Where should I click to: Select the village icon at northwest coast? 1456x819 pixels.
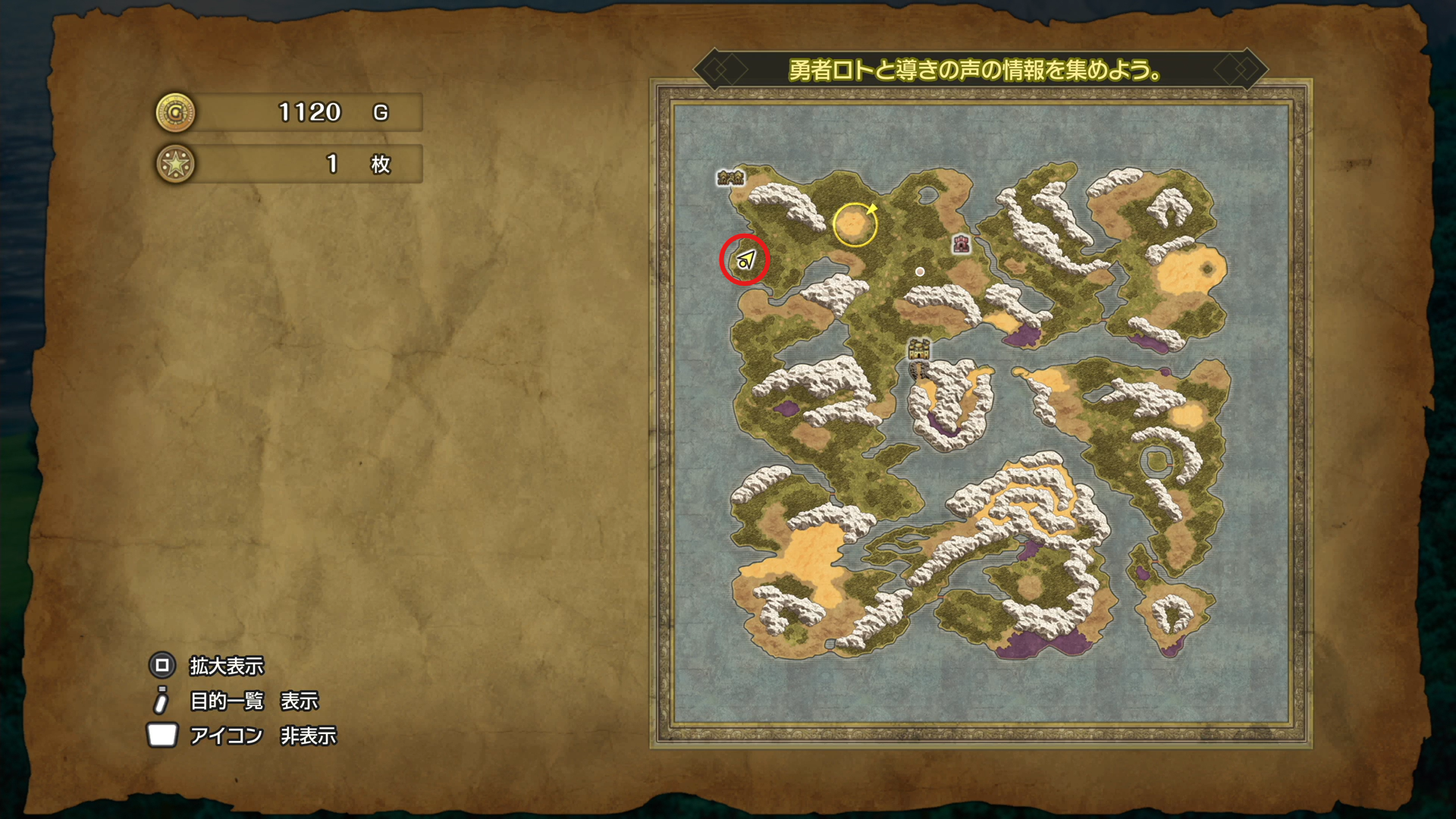tap(730, 177)
